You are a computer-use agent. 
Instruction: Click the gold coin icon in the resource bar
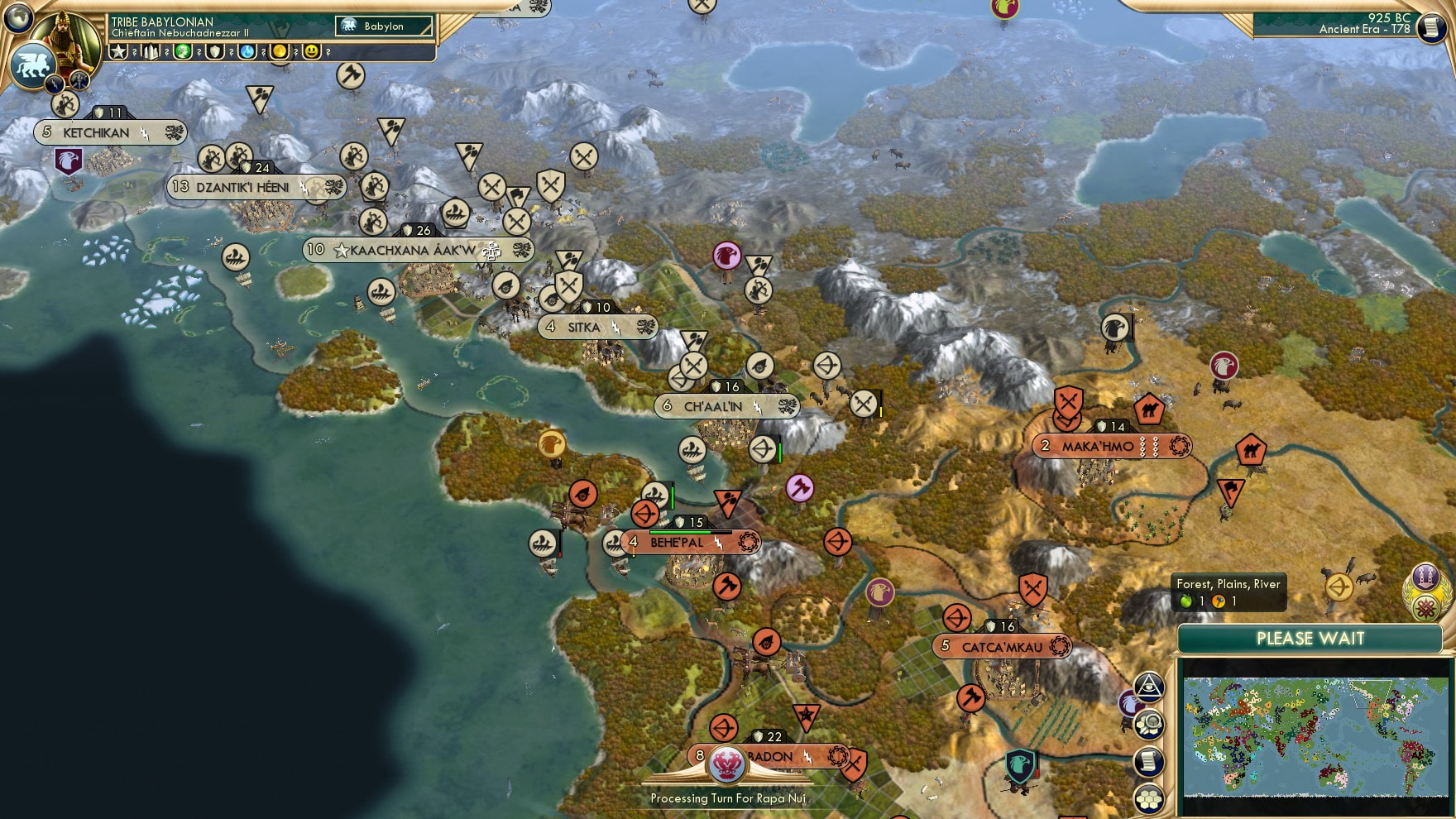click(x=279, y=51)
